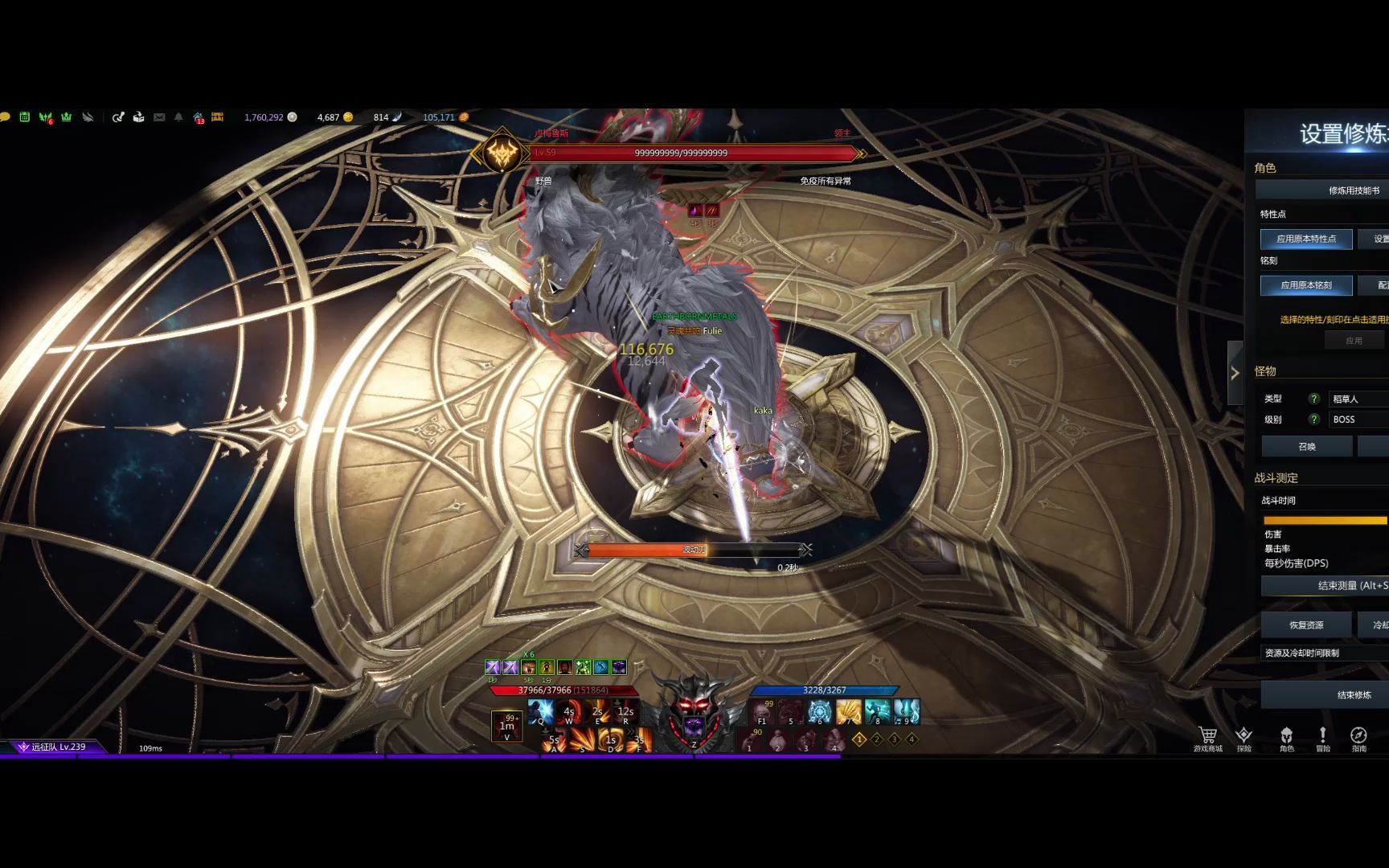Open the 角色 character menu icon
Screen dimensions: 1389x868
tap(1286, 738)
